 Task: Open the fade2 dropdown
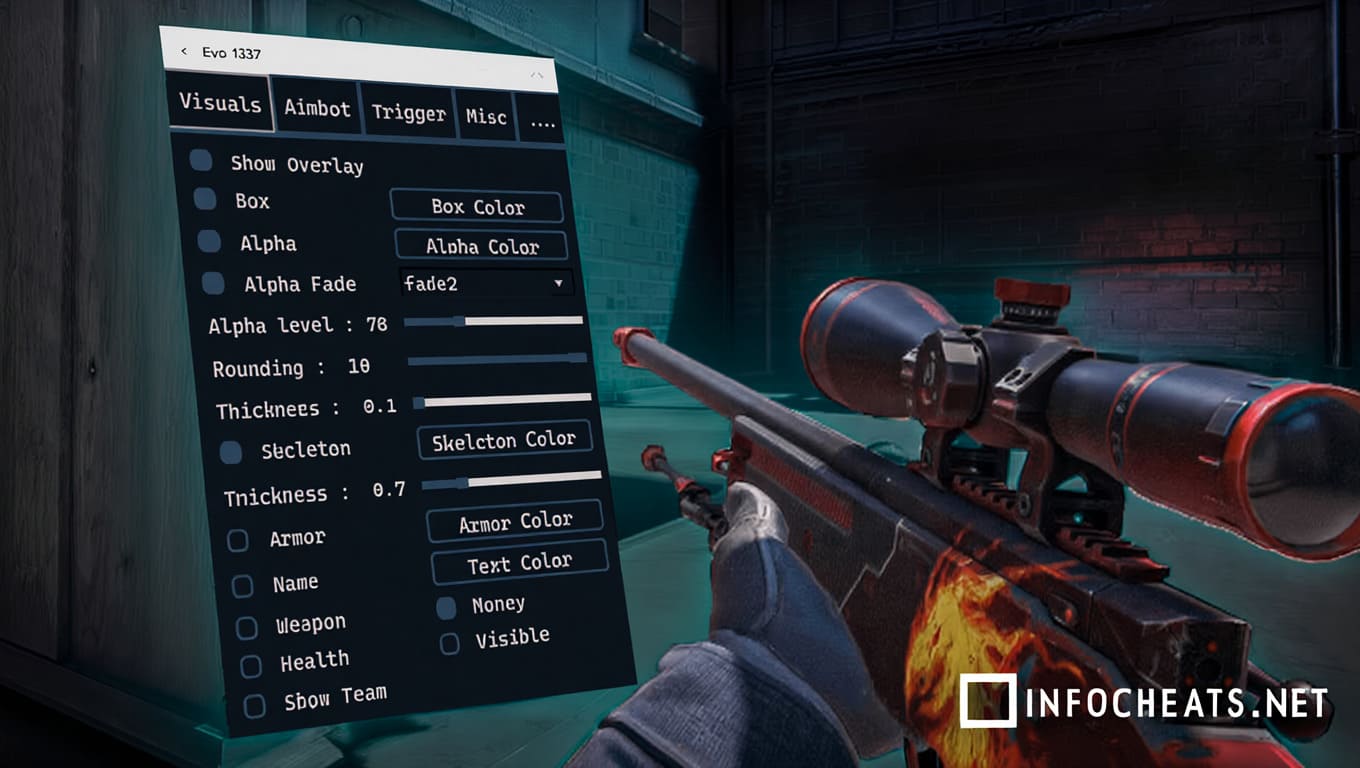tap(486, 283)
